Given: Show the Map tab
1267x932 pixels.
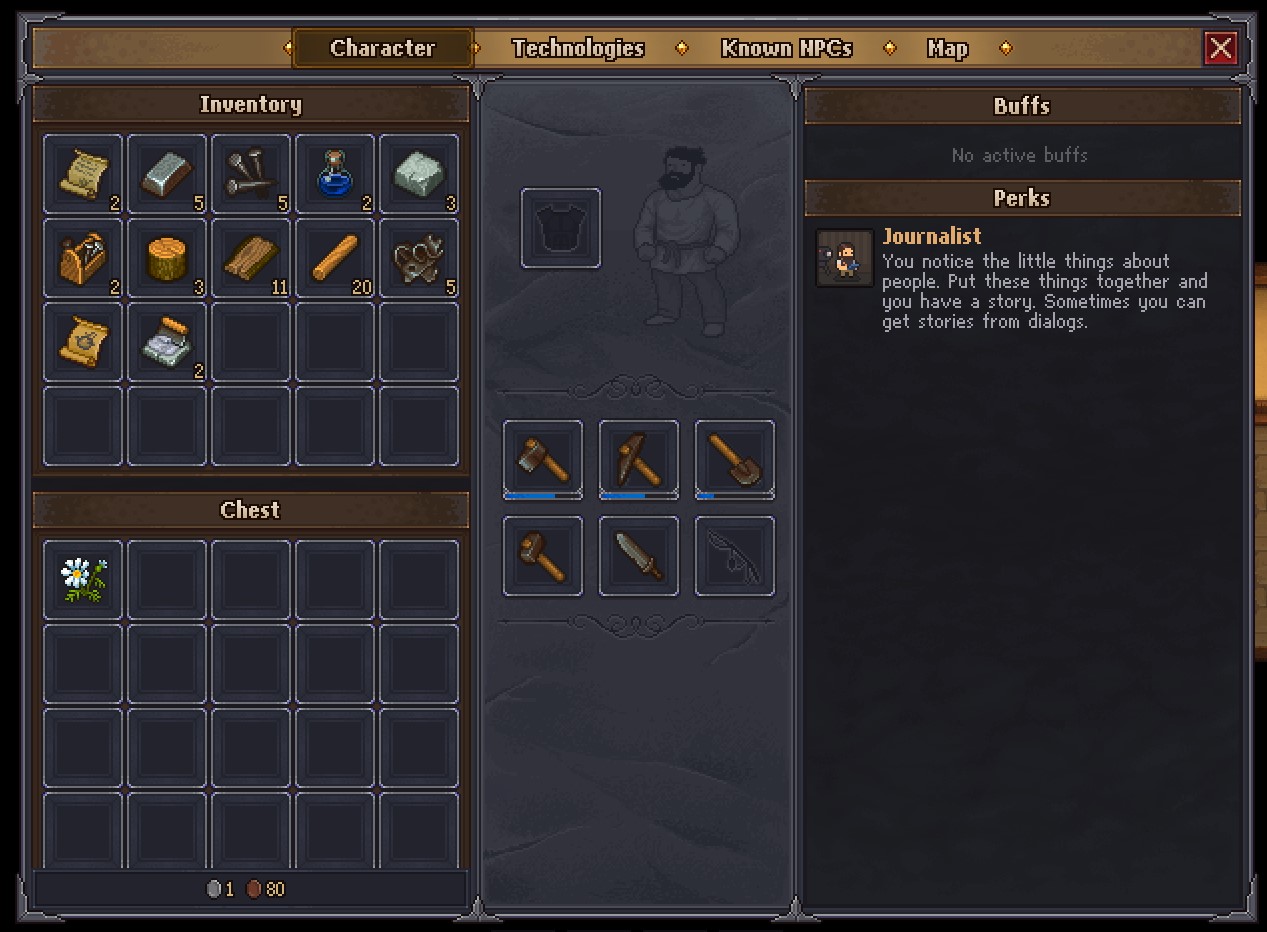Looking at the screenshot, I should coord(947,48).
